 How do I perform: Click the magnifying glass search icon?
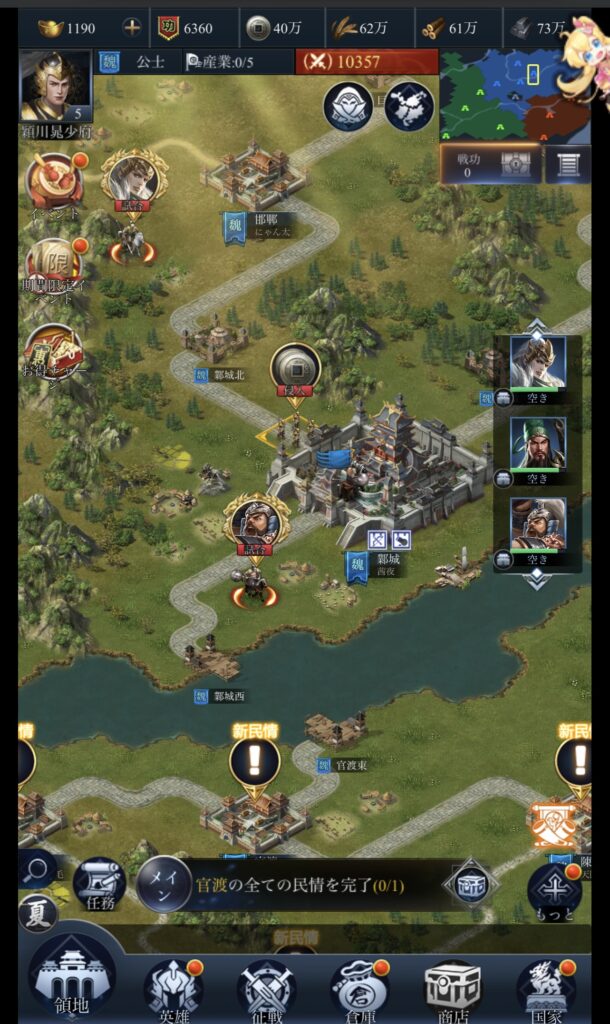tap(37, 870)
